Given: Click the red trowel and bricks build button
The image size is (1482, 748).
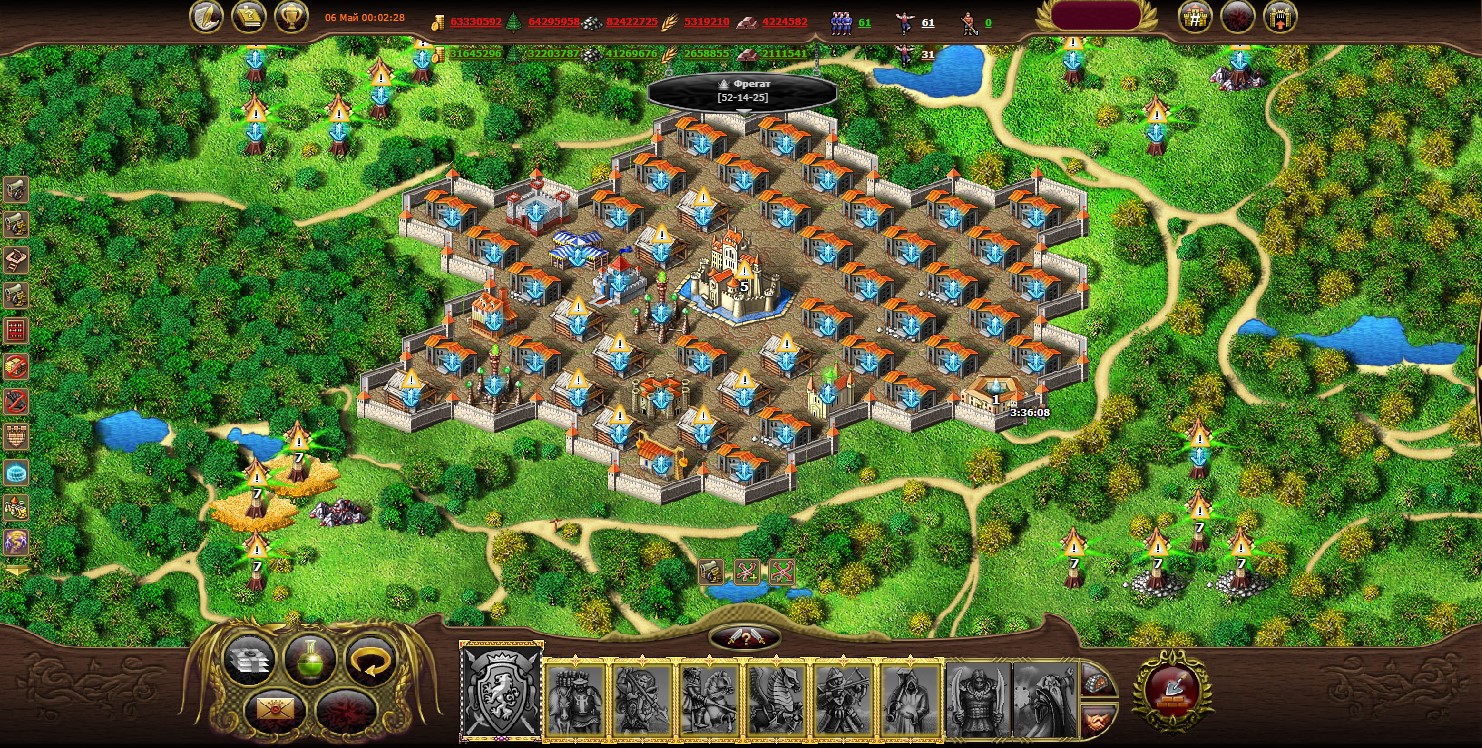Looking at the screenshot, I should pos(1170,688).
